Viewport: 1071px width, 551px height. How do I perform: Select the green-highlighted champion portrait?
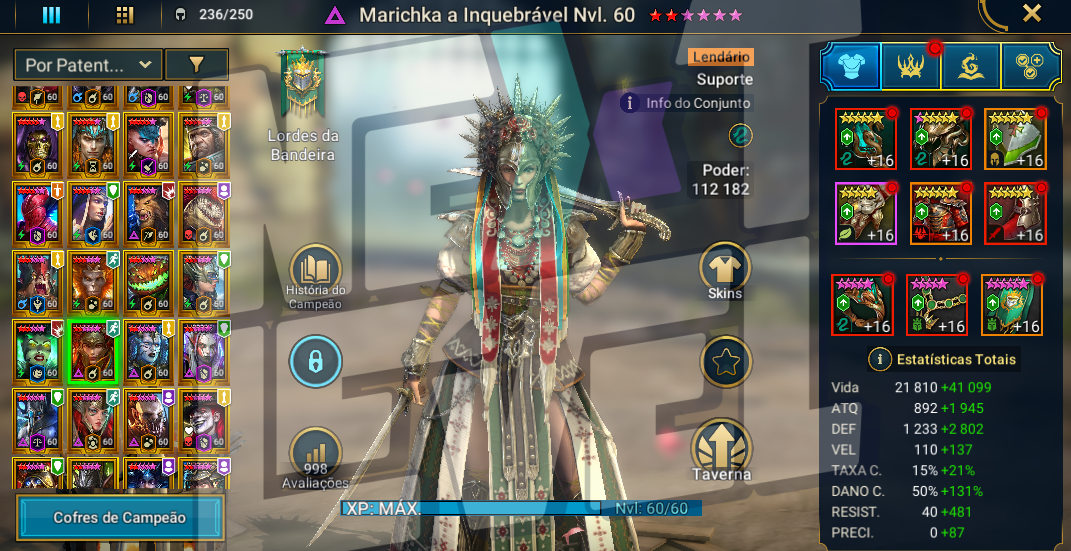coord(94,352)
